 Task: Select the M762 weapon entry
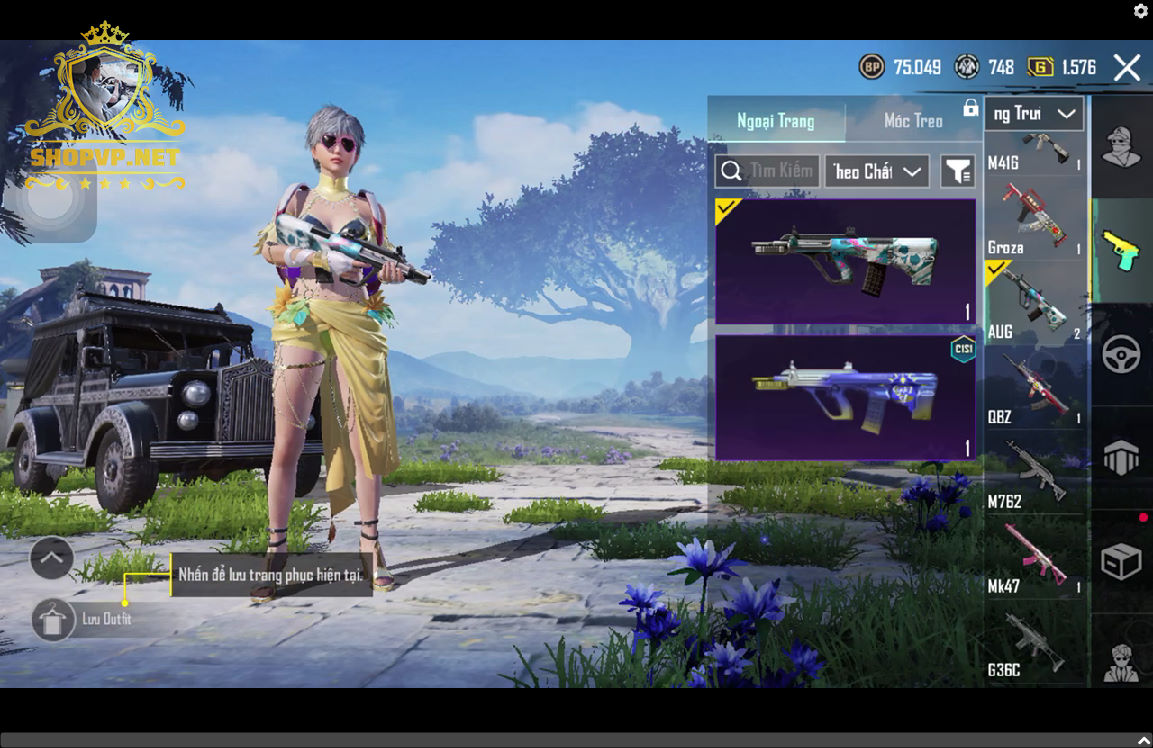click(1034, 473)
